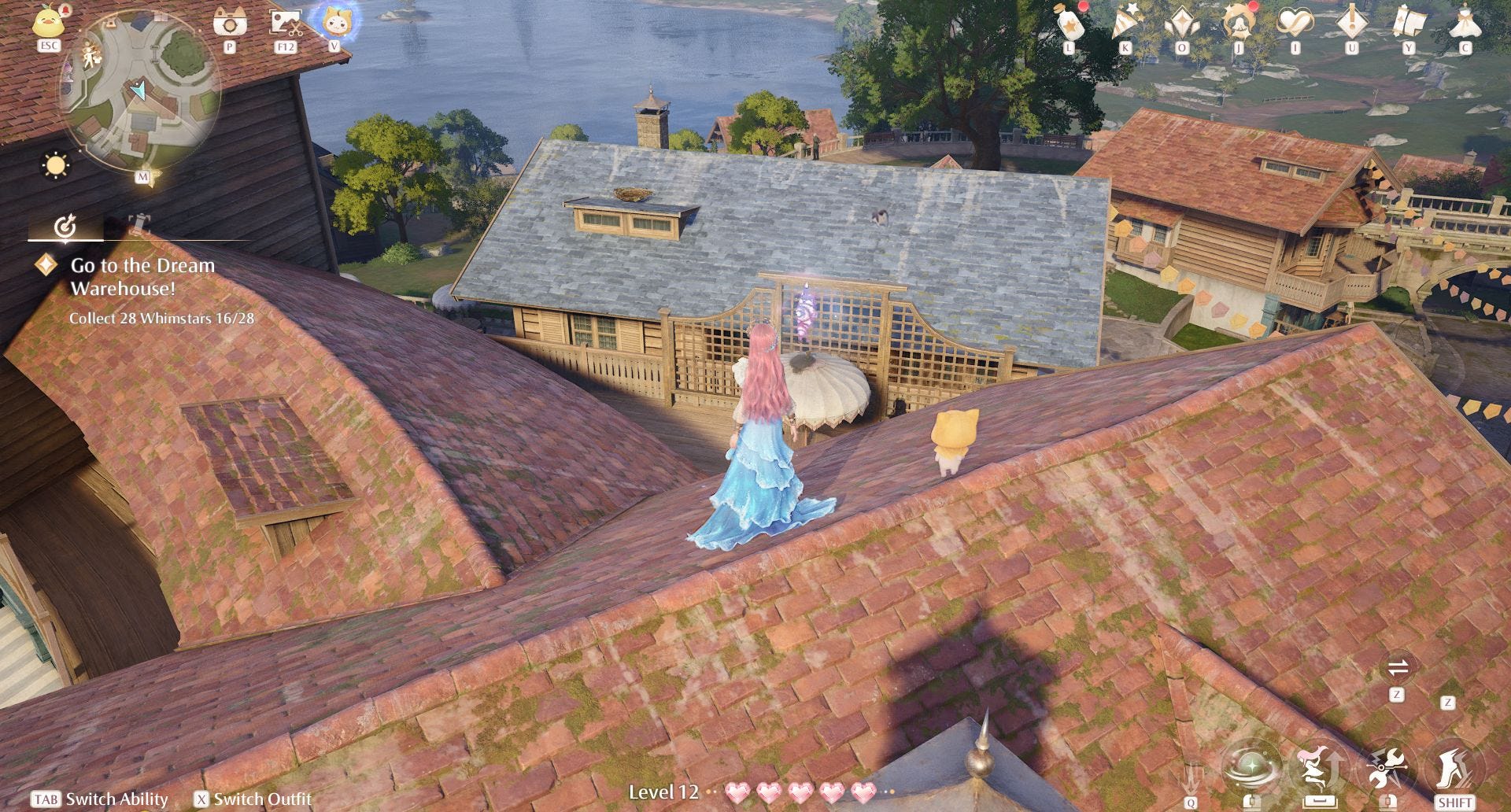Click the swap arrows ability toggle
The image size is (1511, 812).
pos(1398,668)
